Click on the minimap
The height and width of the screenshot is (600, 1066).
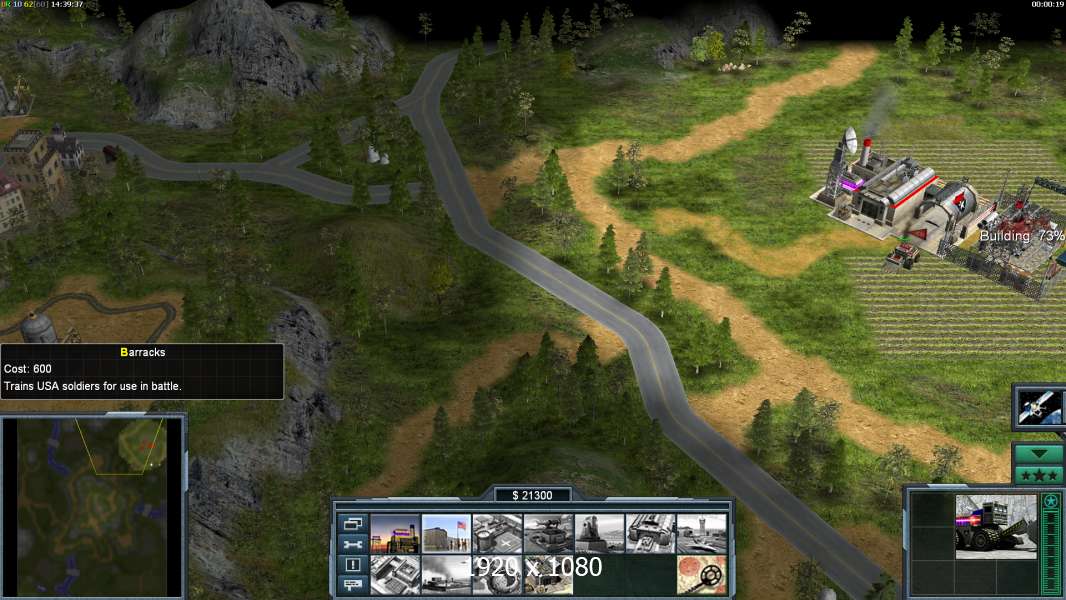click(92, 505)
